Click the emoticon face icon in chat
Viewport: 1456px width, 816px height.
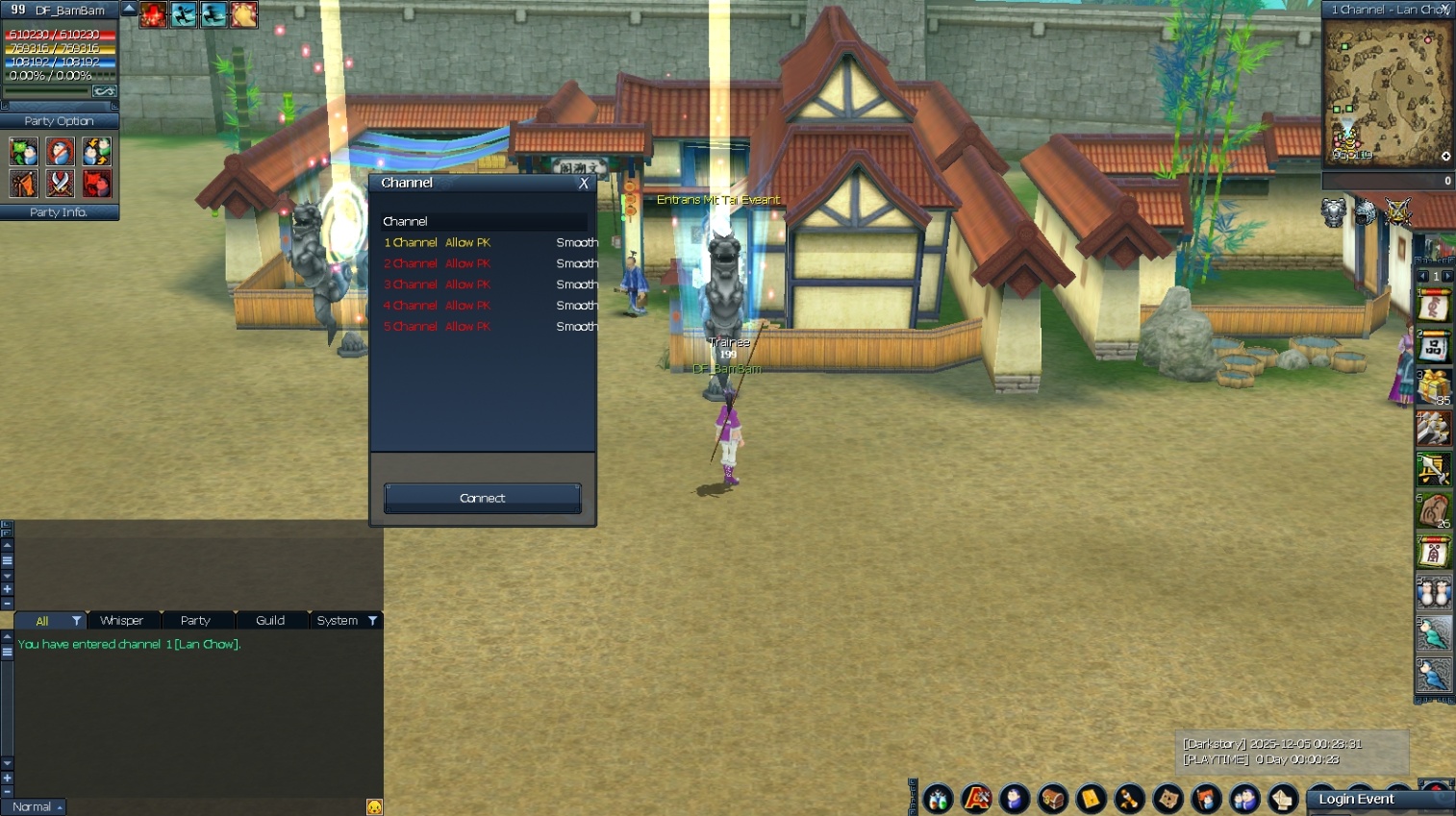click(x=374, y=807)
